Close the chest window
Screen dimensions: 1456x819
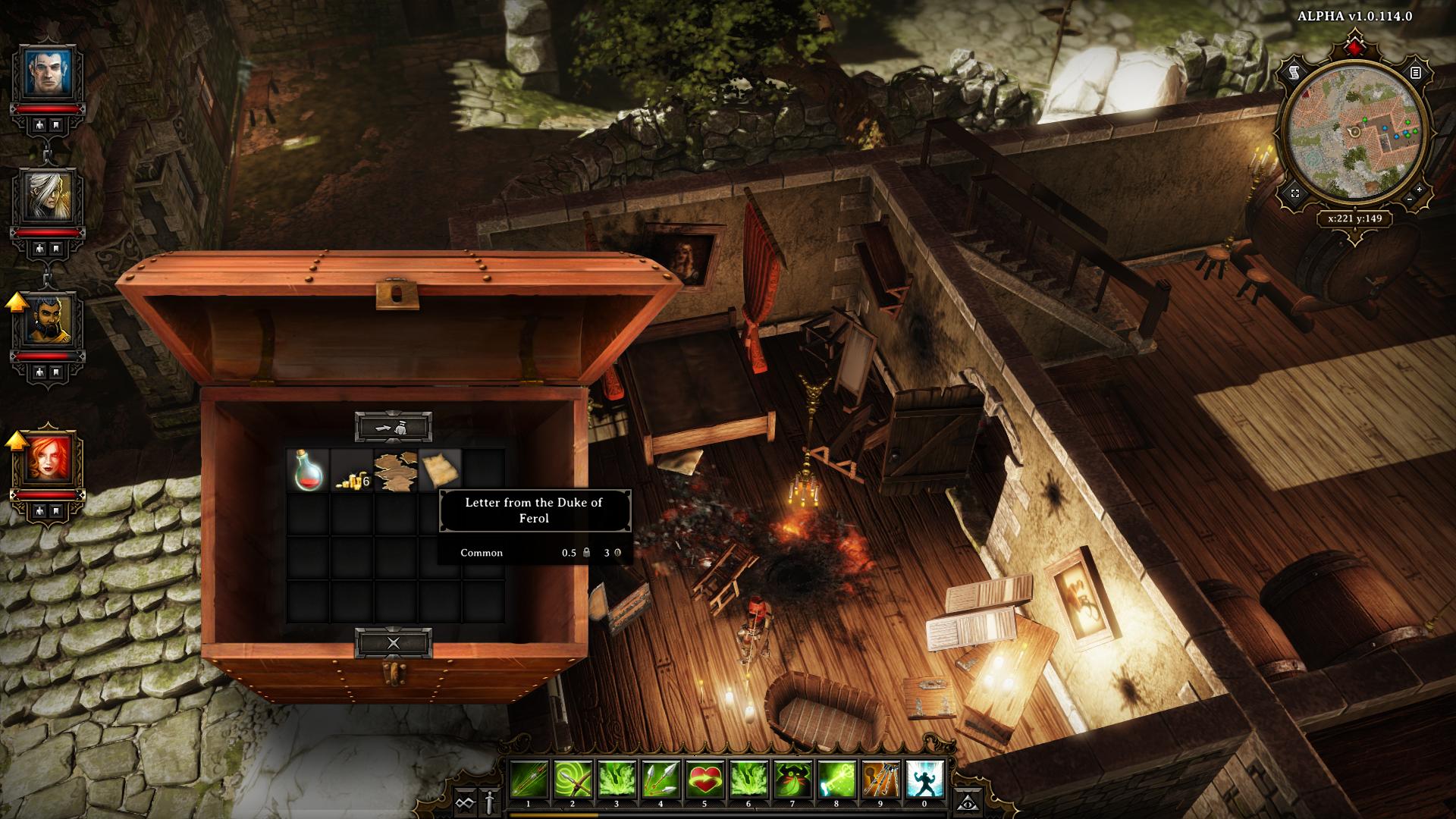point(394,644)
